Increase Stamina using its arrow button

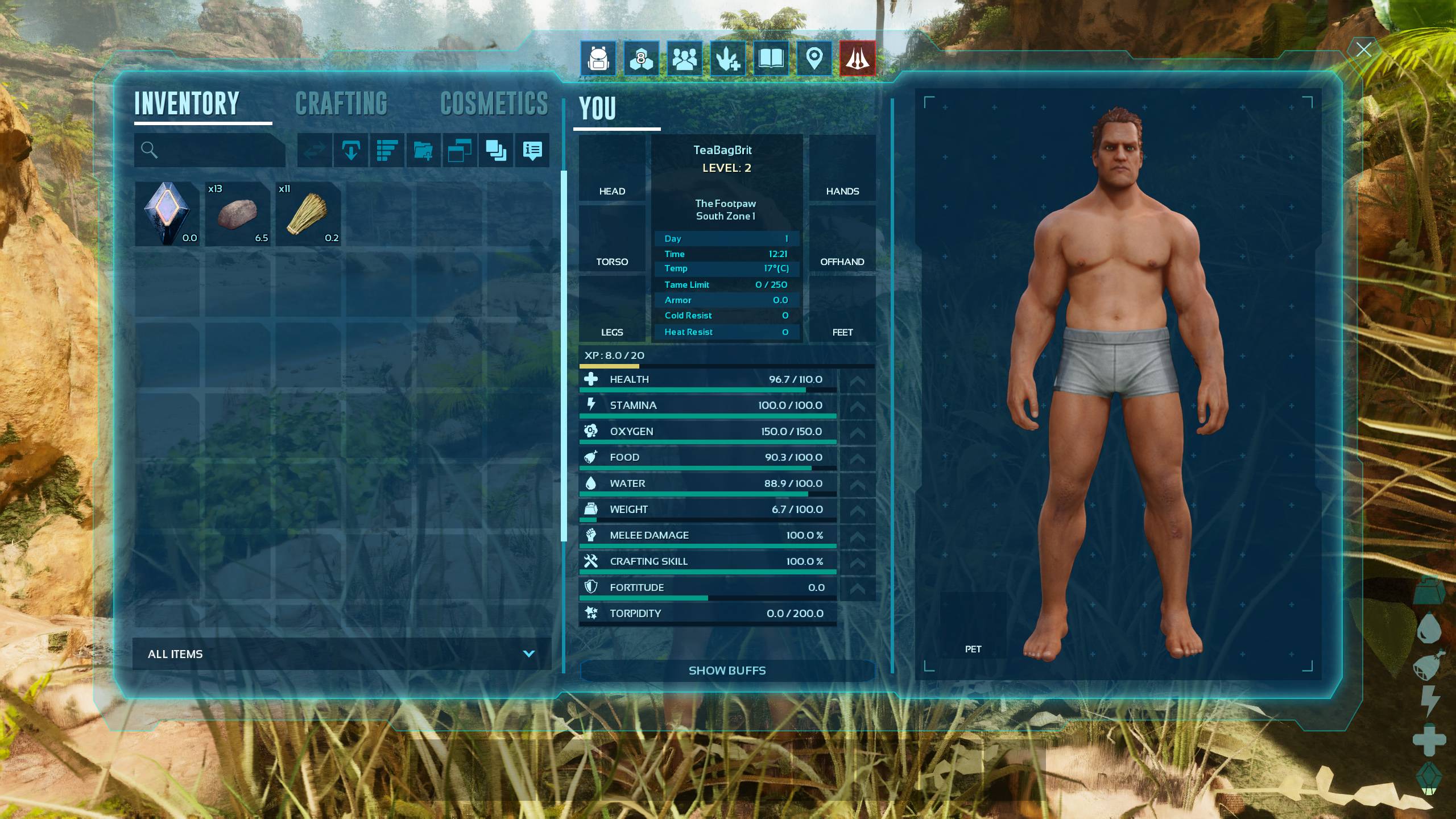pos(857,406)
